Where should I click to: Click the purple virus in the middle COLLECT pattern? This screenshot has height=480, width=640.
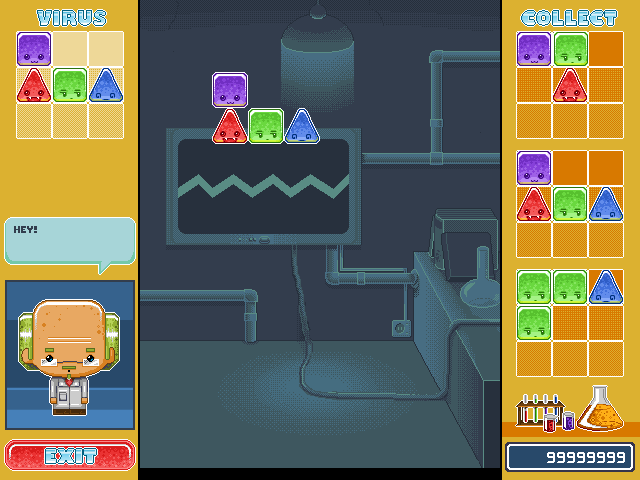pyautogui.click(x=534, y=167)
